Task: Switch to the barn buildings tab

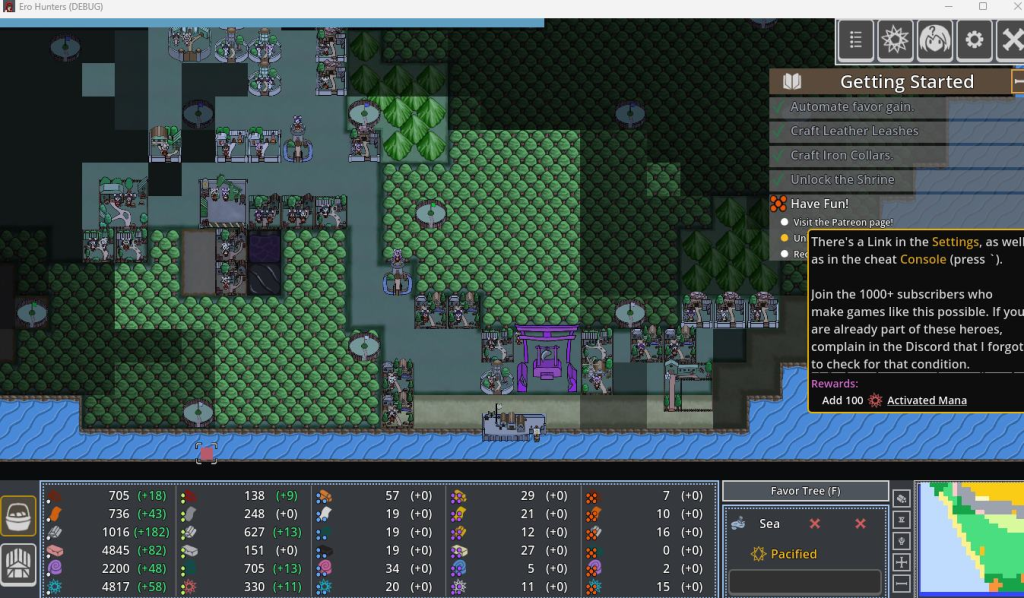Action: click(x=19, y=565)
